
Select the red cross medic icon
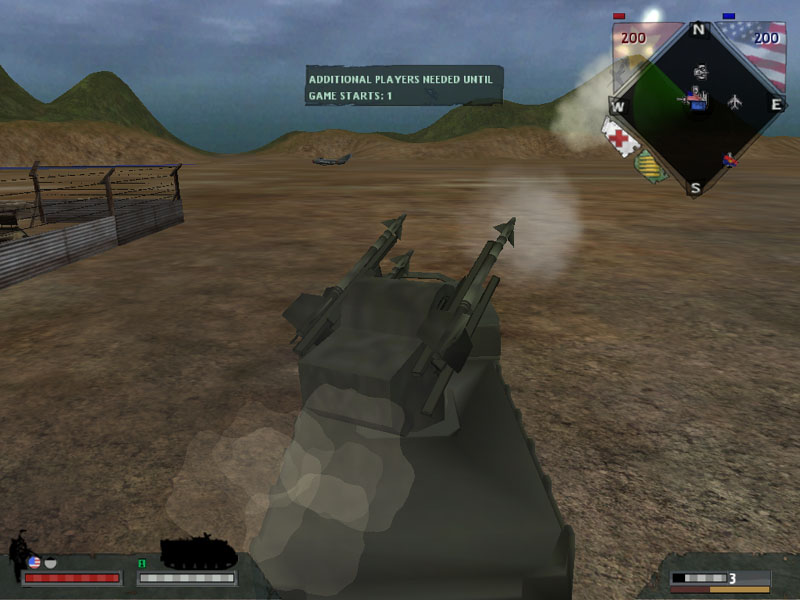[620, 136]
